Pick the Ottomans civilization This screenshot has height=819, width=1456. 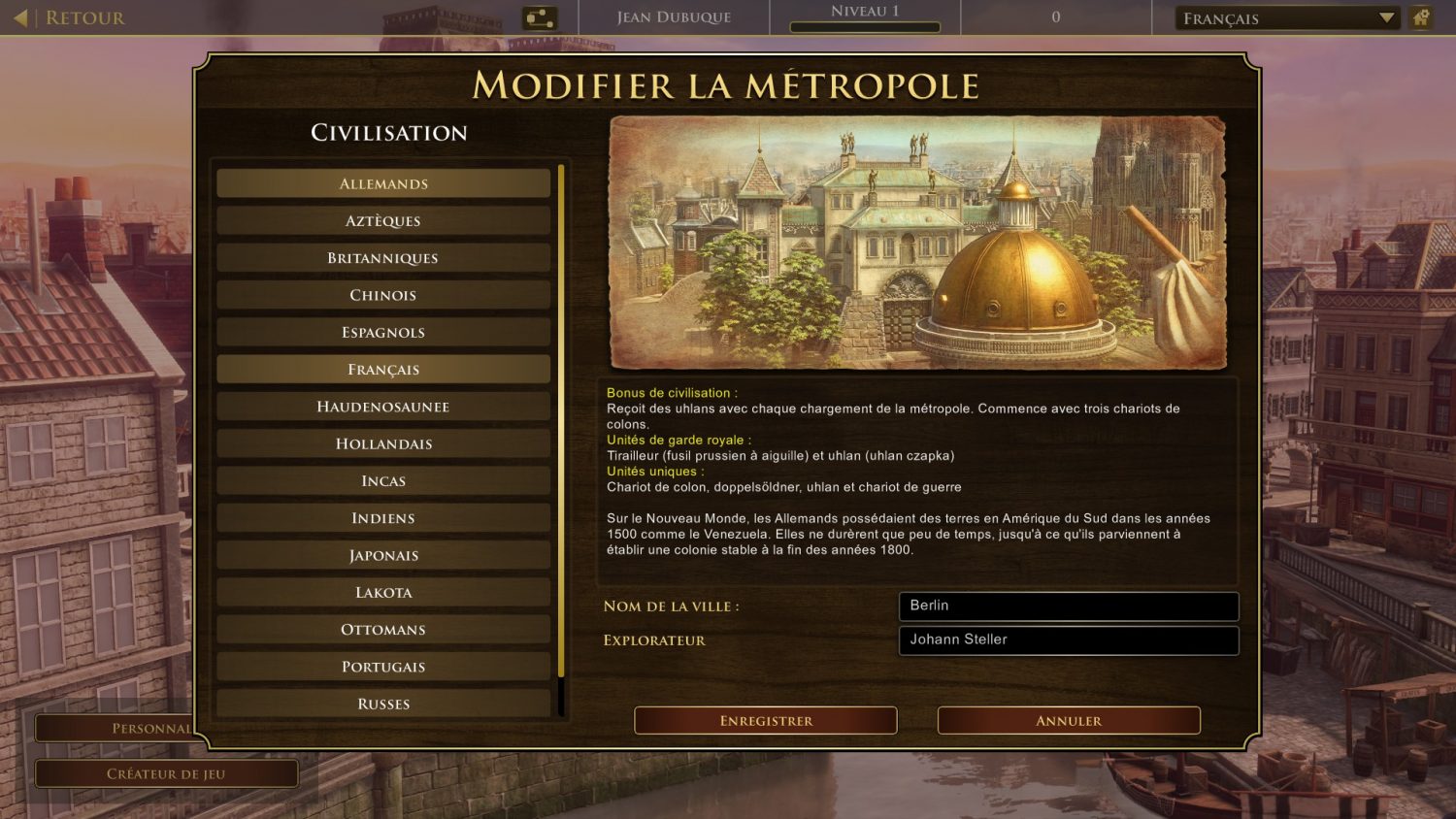click(x=383, y=630)
